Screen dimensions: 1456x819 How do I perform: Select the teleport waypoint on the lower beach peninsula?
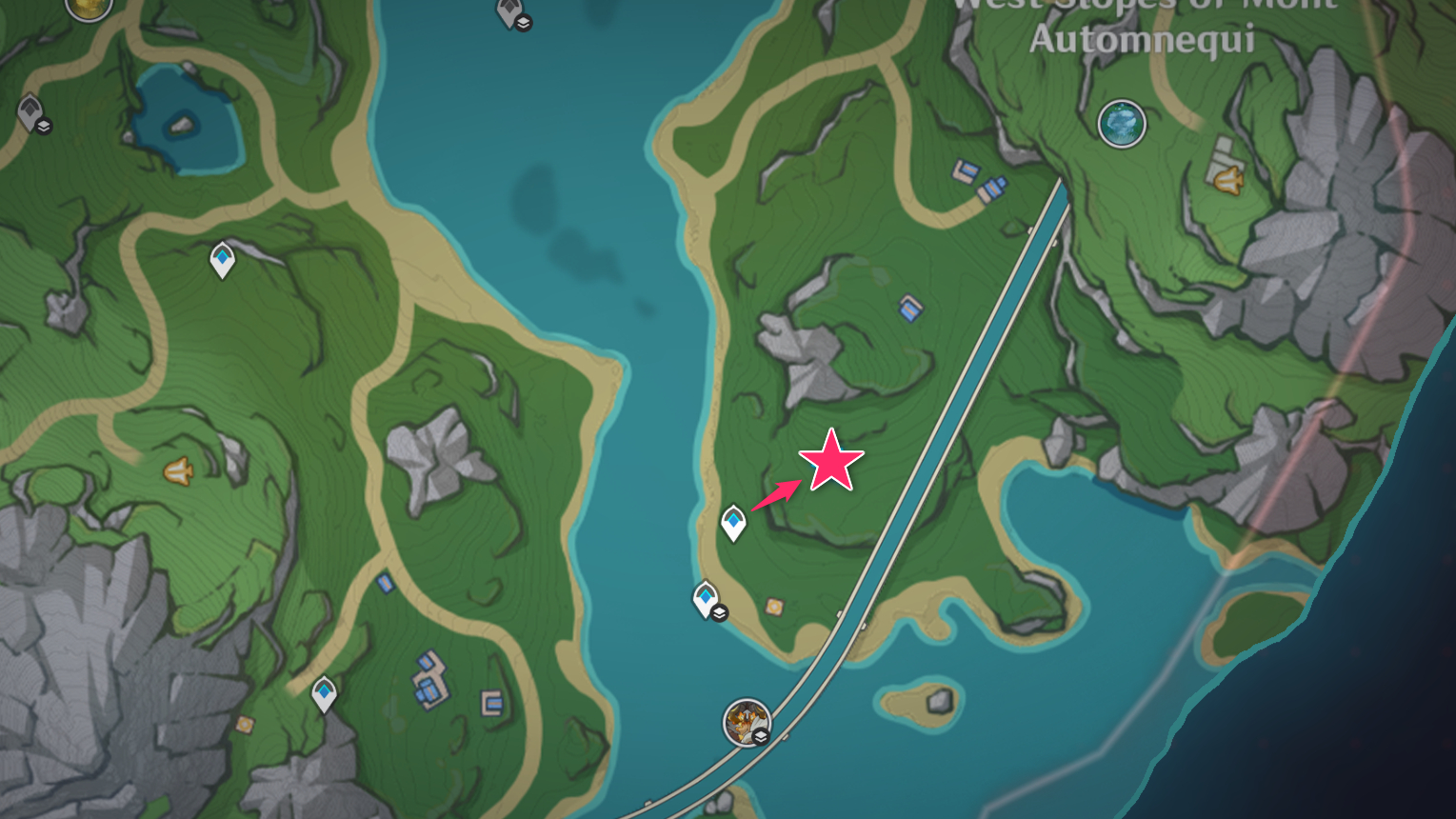pos(705,594)
